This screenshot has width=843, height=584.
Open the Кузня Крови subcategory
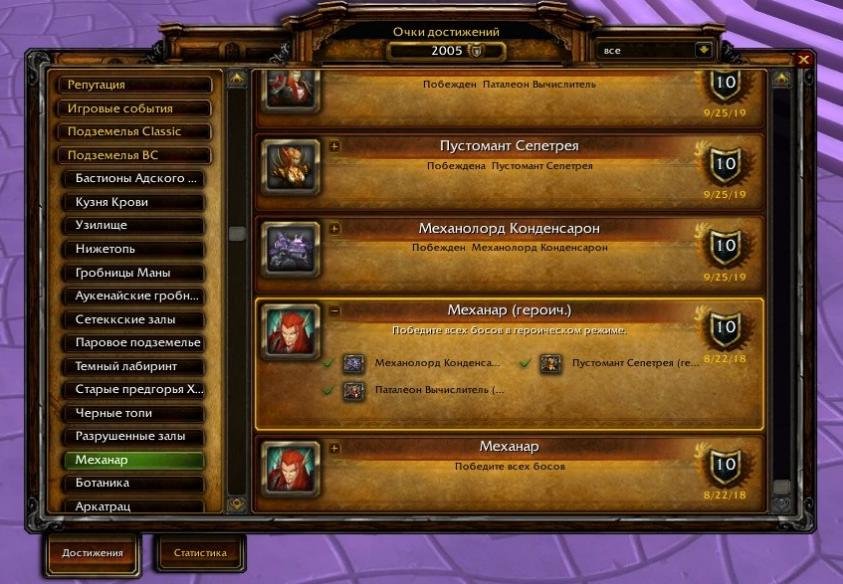[139, 203]
